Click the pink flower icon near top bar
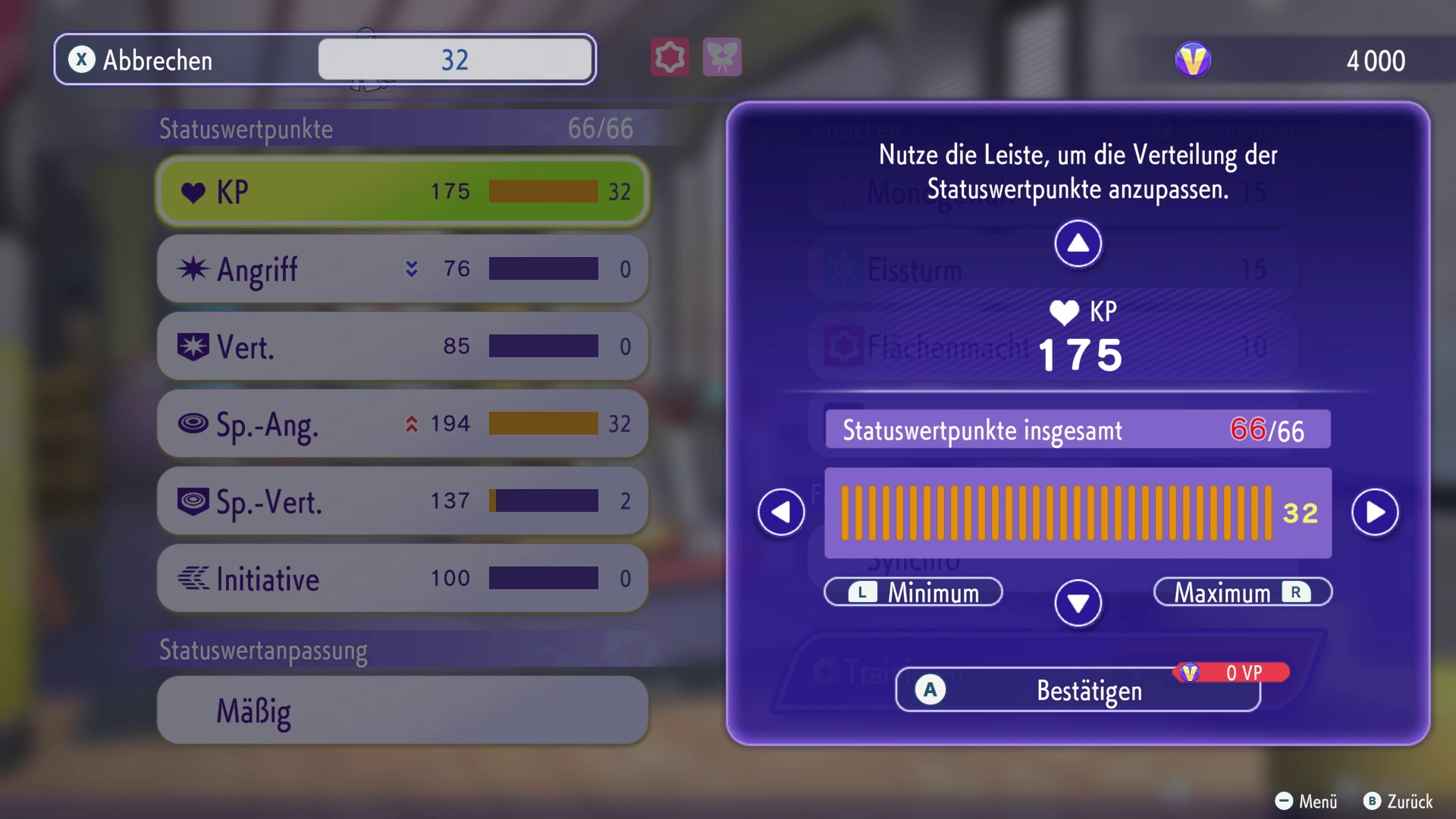Viewport: 1456px width, 819px height. pyautogui.click(x=668, y=57)
